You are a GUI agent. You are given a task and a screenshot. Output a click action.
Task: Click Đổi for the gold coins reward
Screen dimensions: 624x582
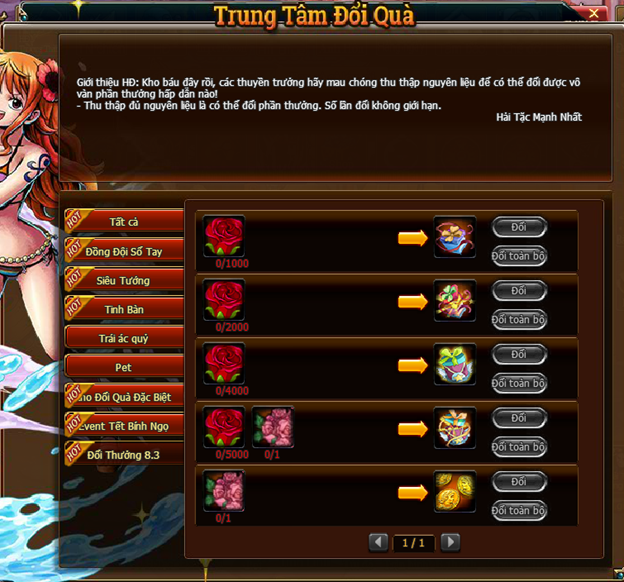[519, 482]
